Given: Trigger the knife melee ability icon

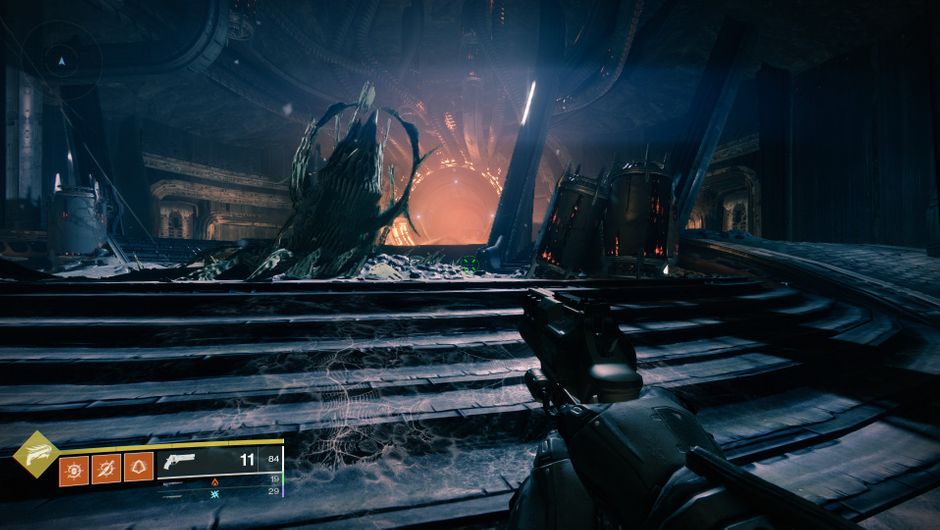Looking at the screenshot, I should [x=106, y=467].
